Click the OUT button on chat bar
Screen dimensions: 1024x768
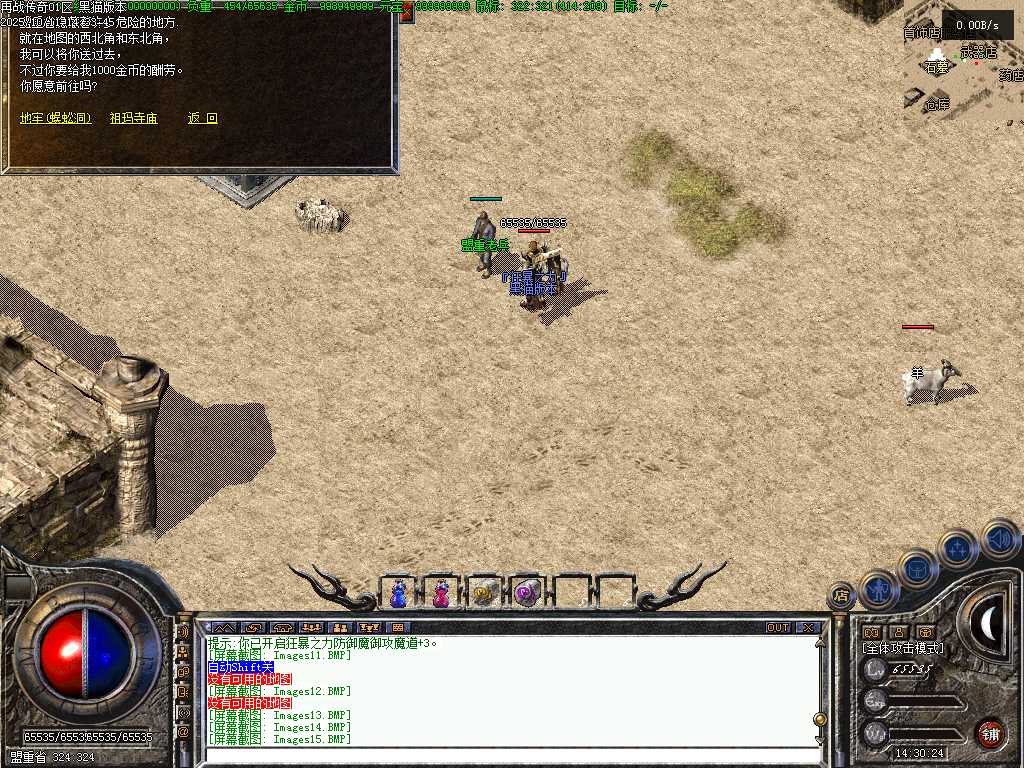tap(777, 628)
